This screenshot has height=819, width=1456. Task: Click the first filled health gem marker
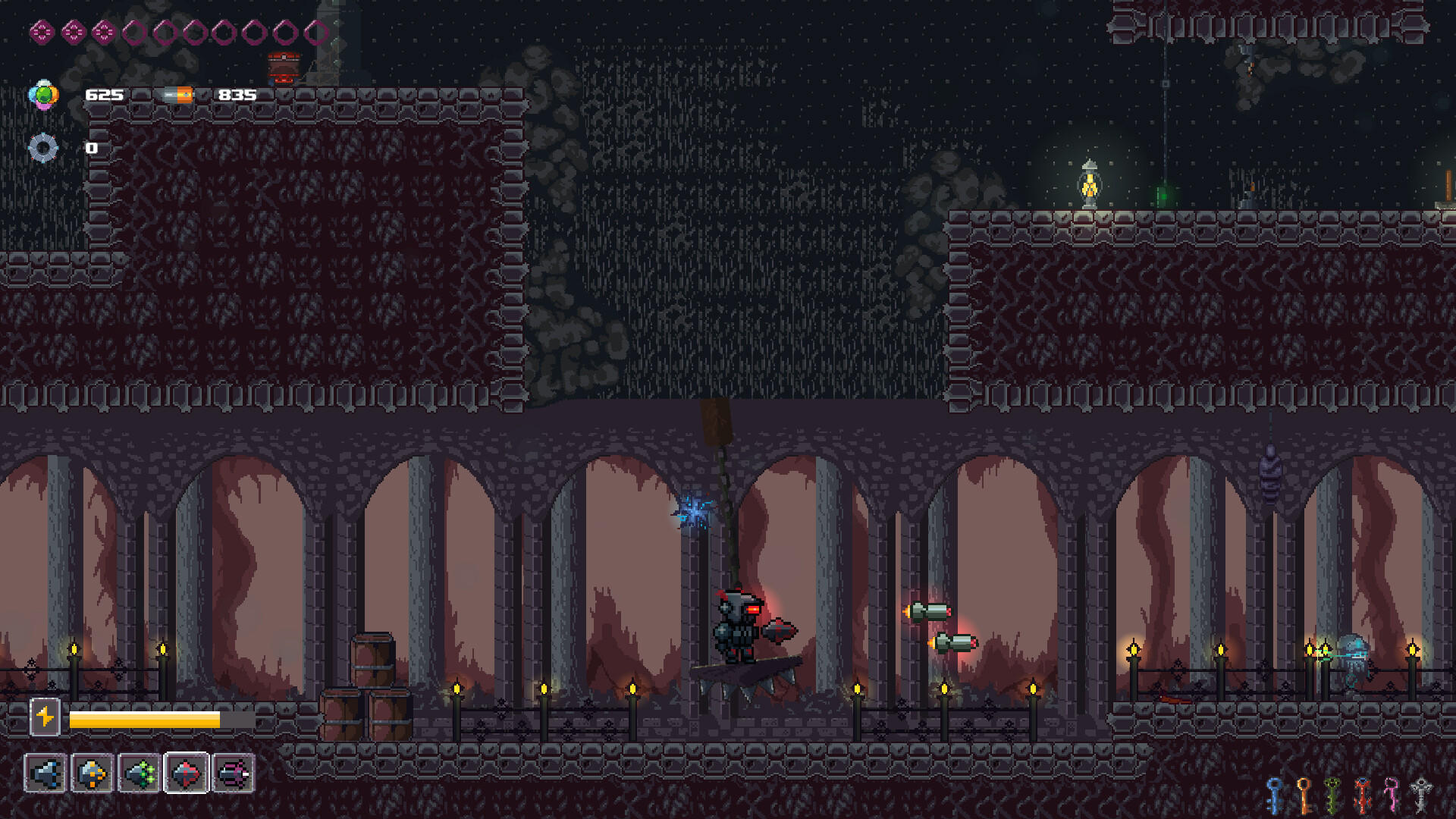[x=40, y=32]
